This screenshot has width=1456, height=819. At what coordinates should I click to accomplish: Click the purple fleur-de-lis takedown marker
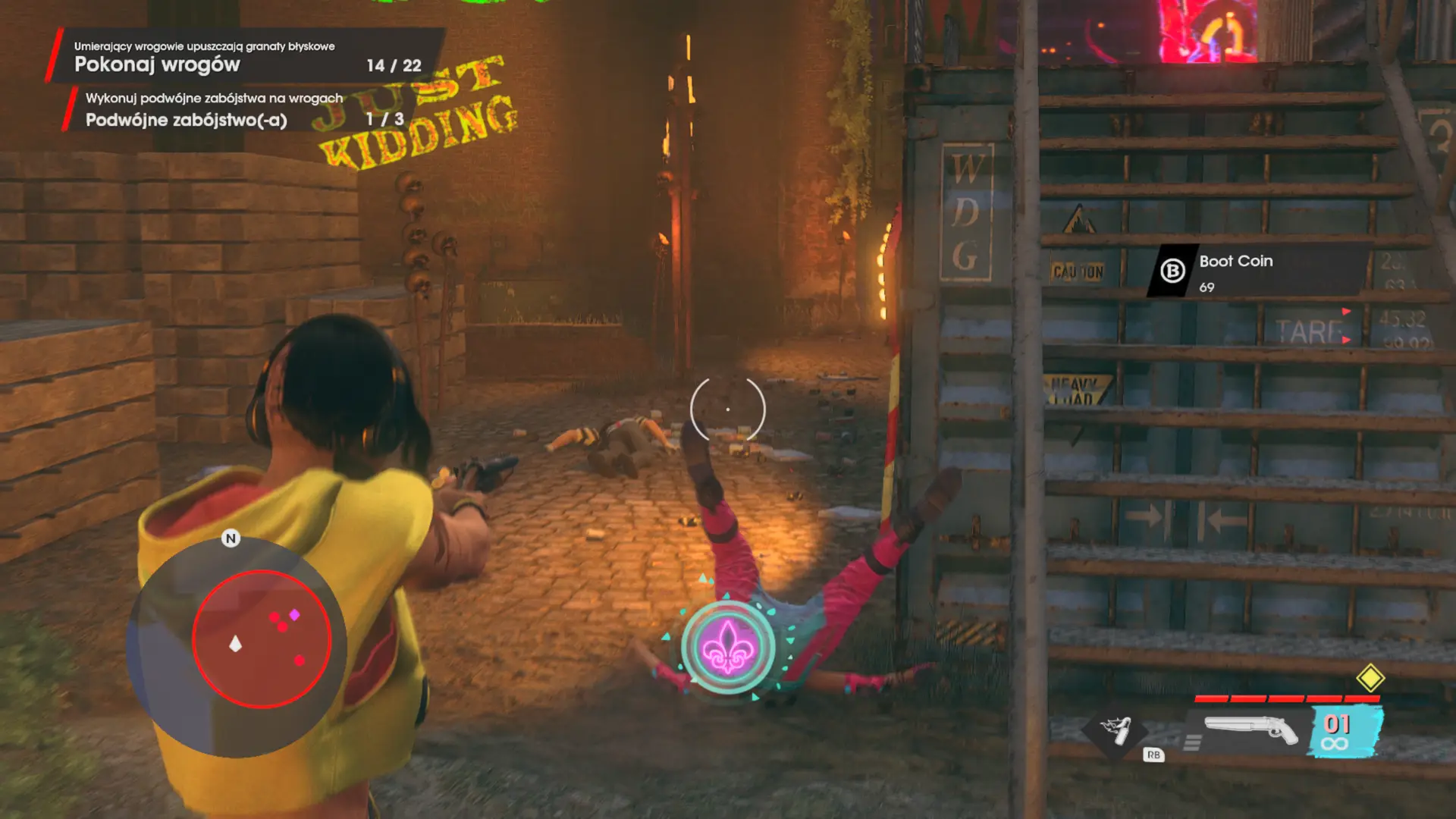tap(727, 648)
